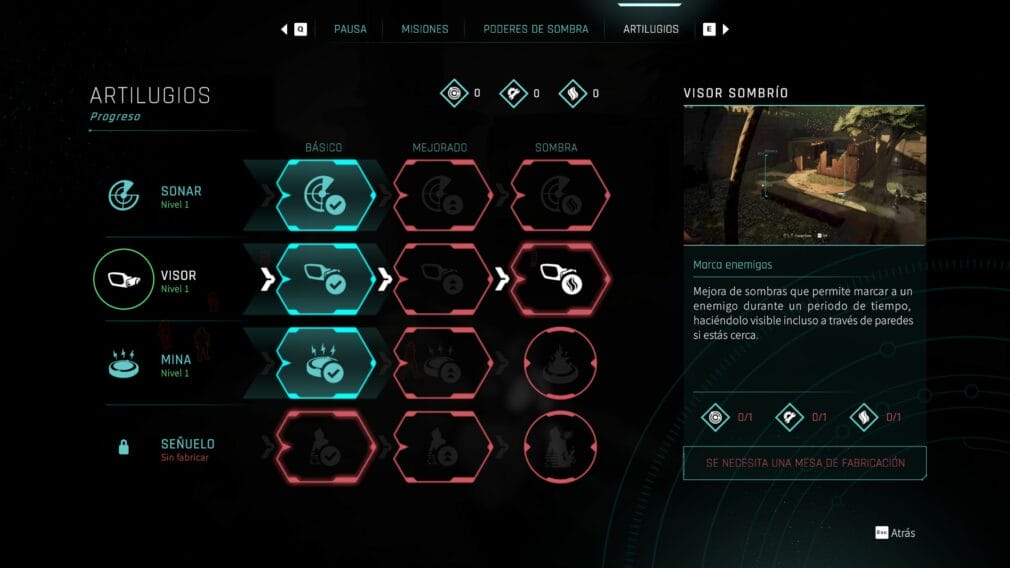Image resolution: width=1010 pixels, height=568 pixels.
Task: Open the Visor Mejorado upgrade node
Action: (x=441, y=280)
